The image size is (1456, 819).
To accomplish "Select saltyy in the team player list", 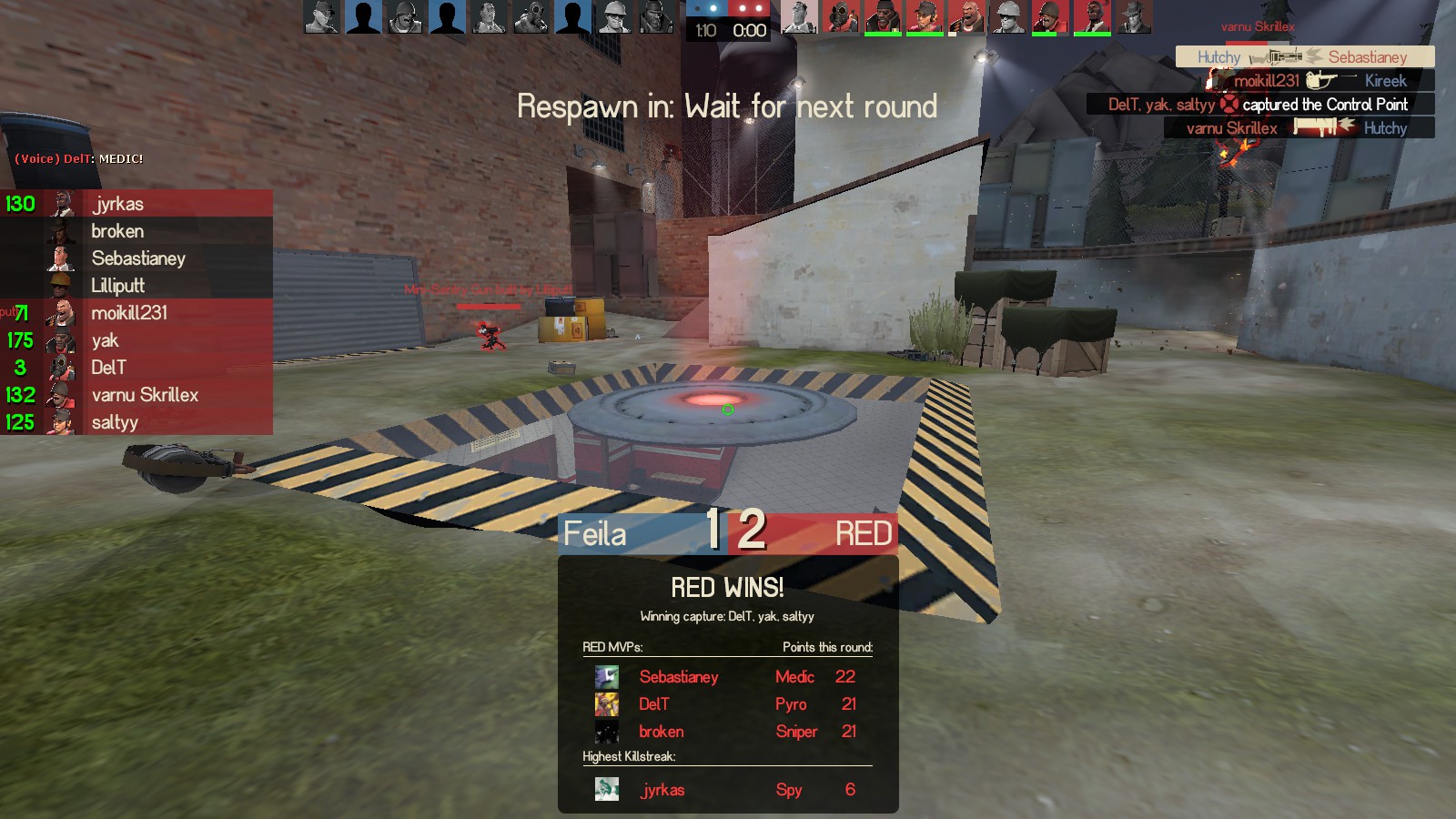I will [x=115, y=422].
